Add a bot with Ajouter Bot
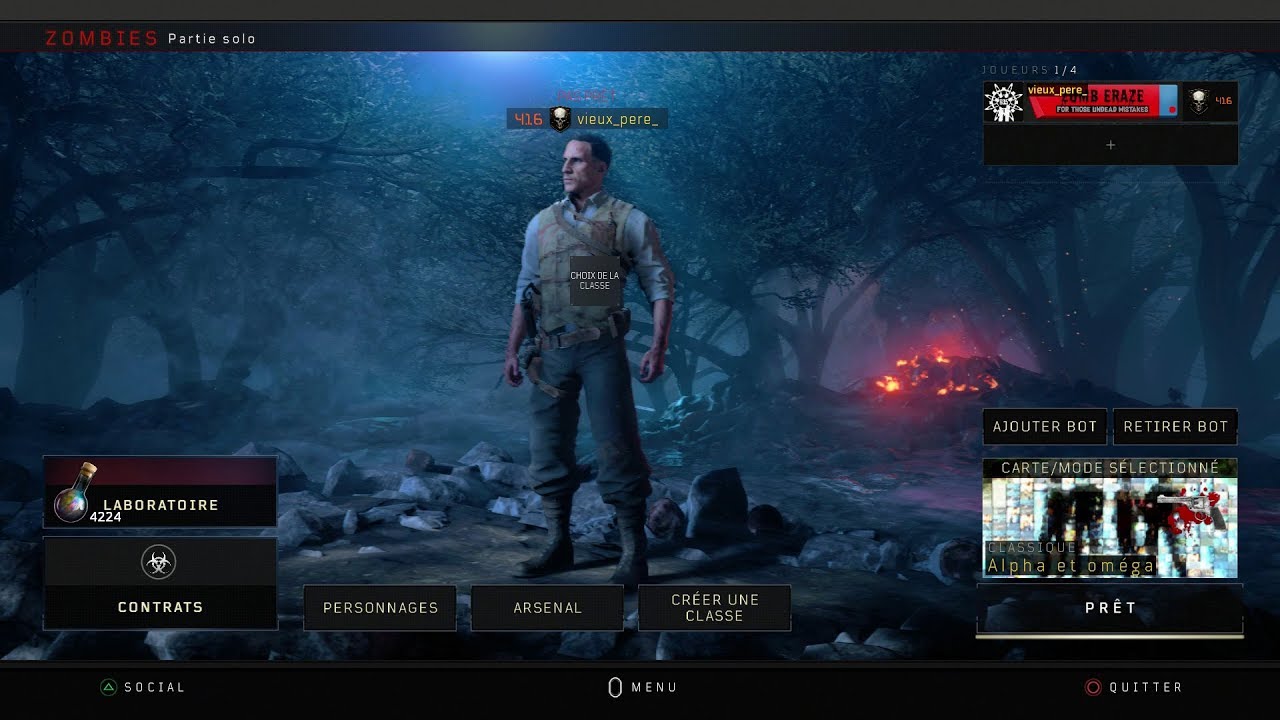Viewport: 1280px width, 720px height. (1045, 427)
